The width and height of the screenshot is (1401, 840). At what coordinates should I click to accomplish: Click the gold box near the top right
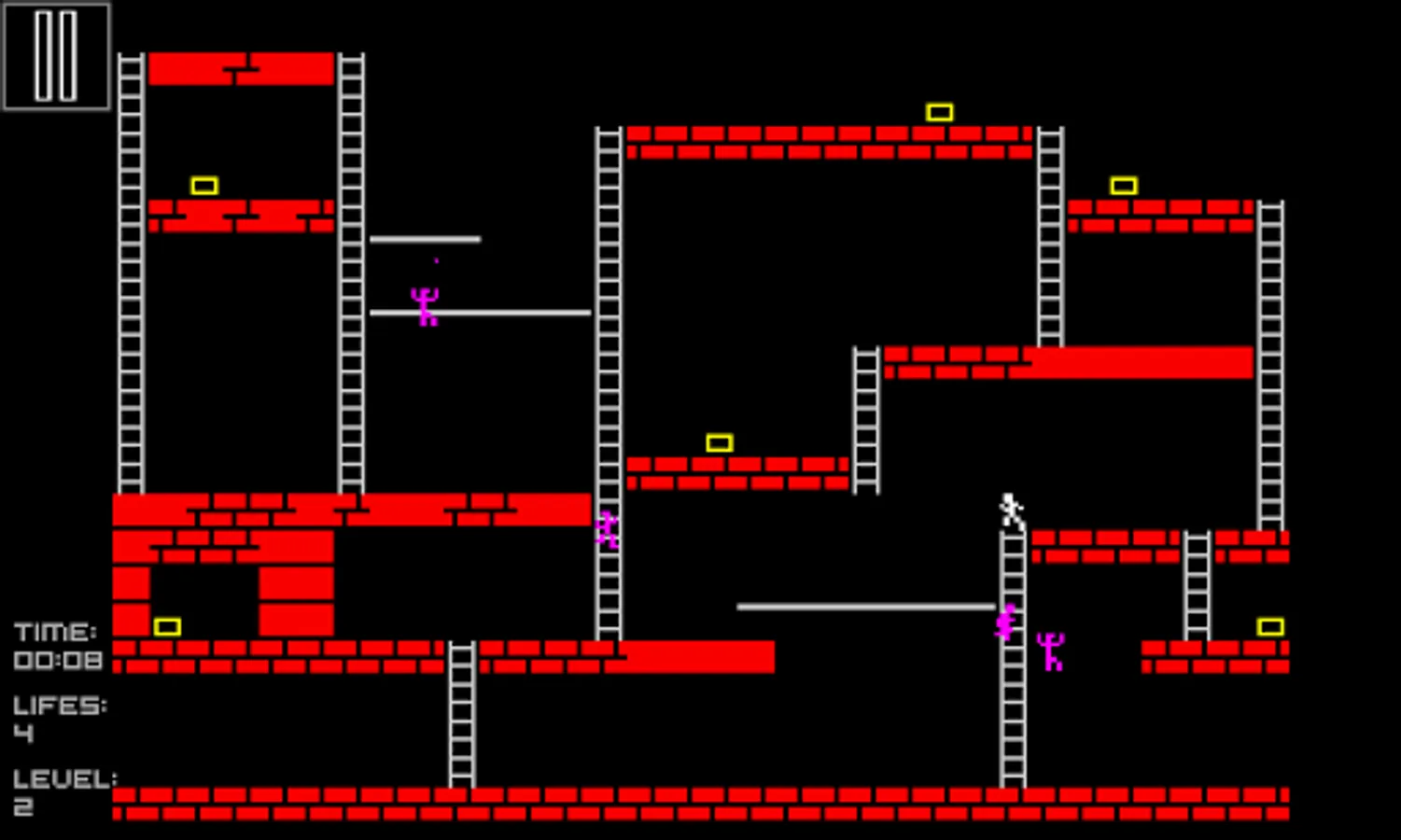pos(1125,185)
